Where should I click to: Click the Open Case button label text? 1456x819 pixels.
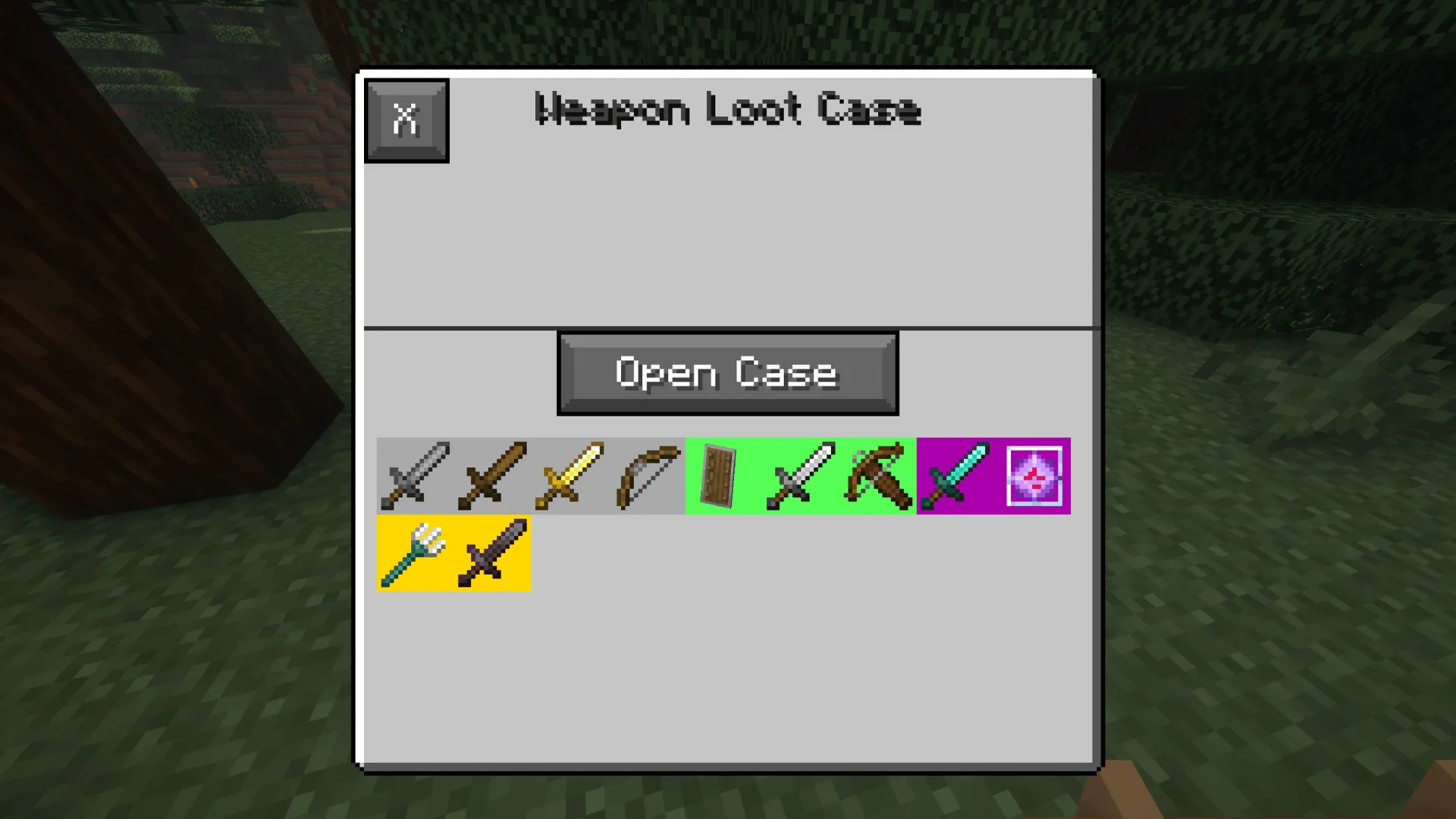[726, 373]
